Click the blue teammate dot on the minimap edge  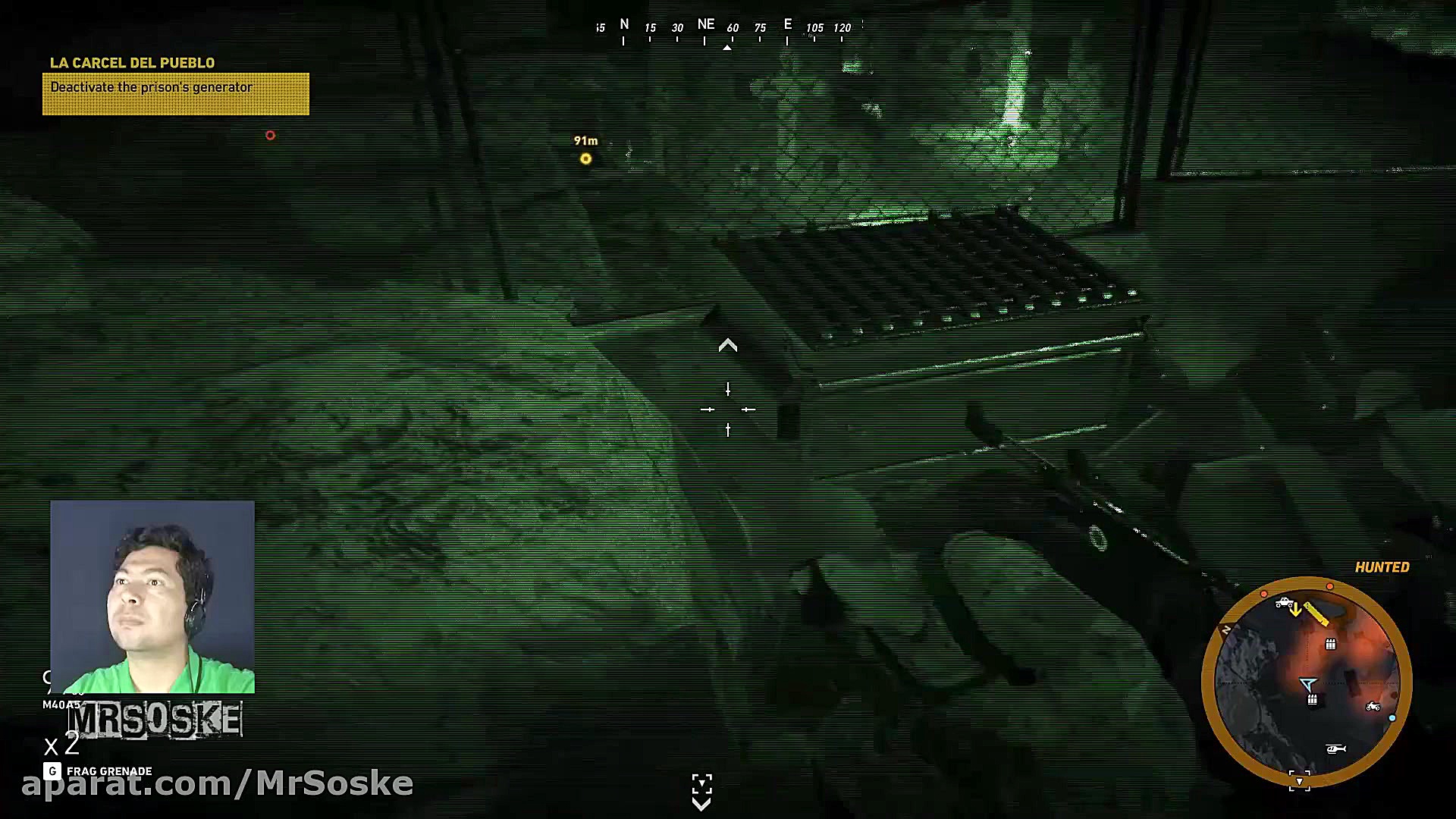1393,717
